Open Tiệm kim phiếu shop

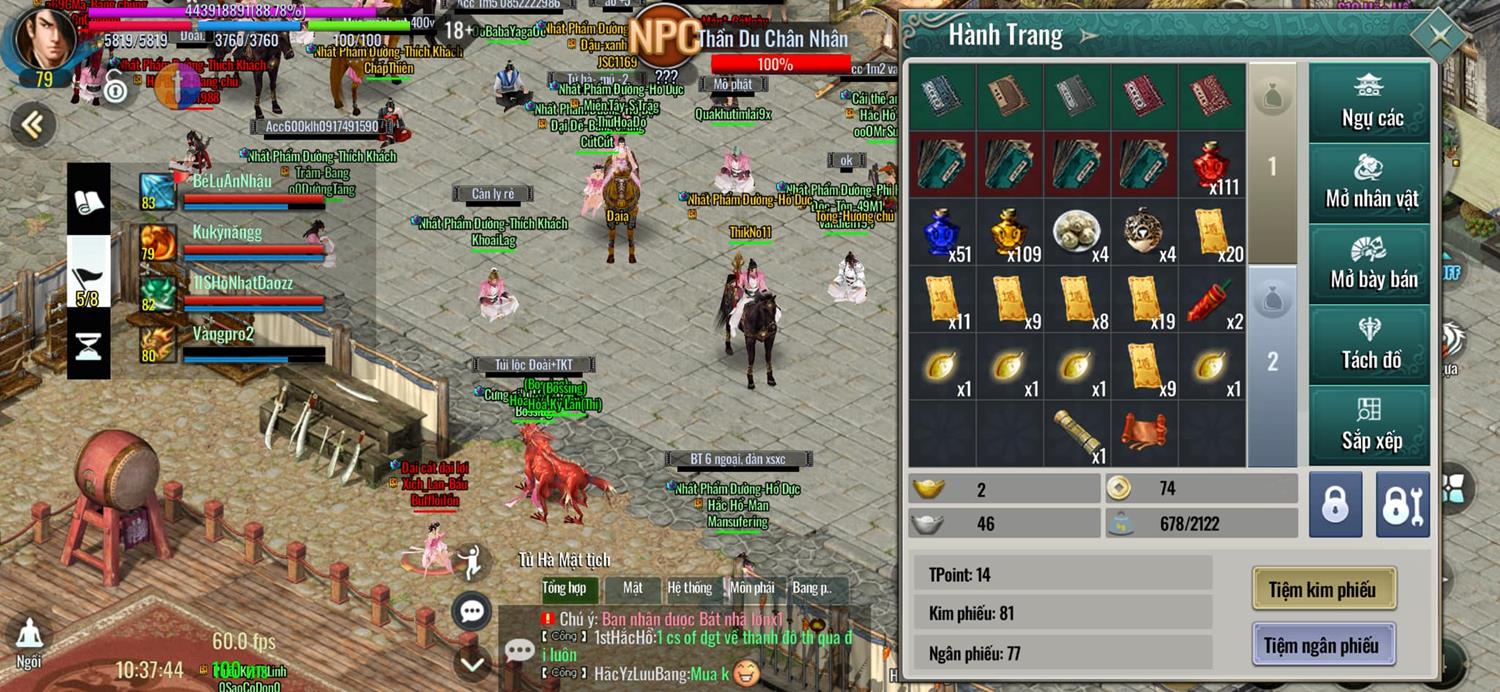1322,589
